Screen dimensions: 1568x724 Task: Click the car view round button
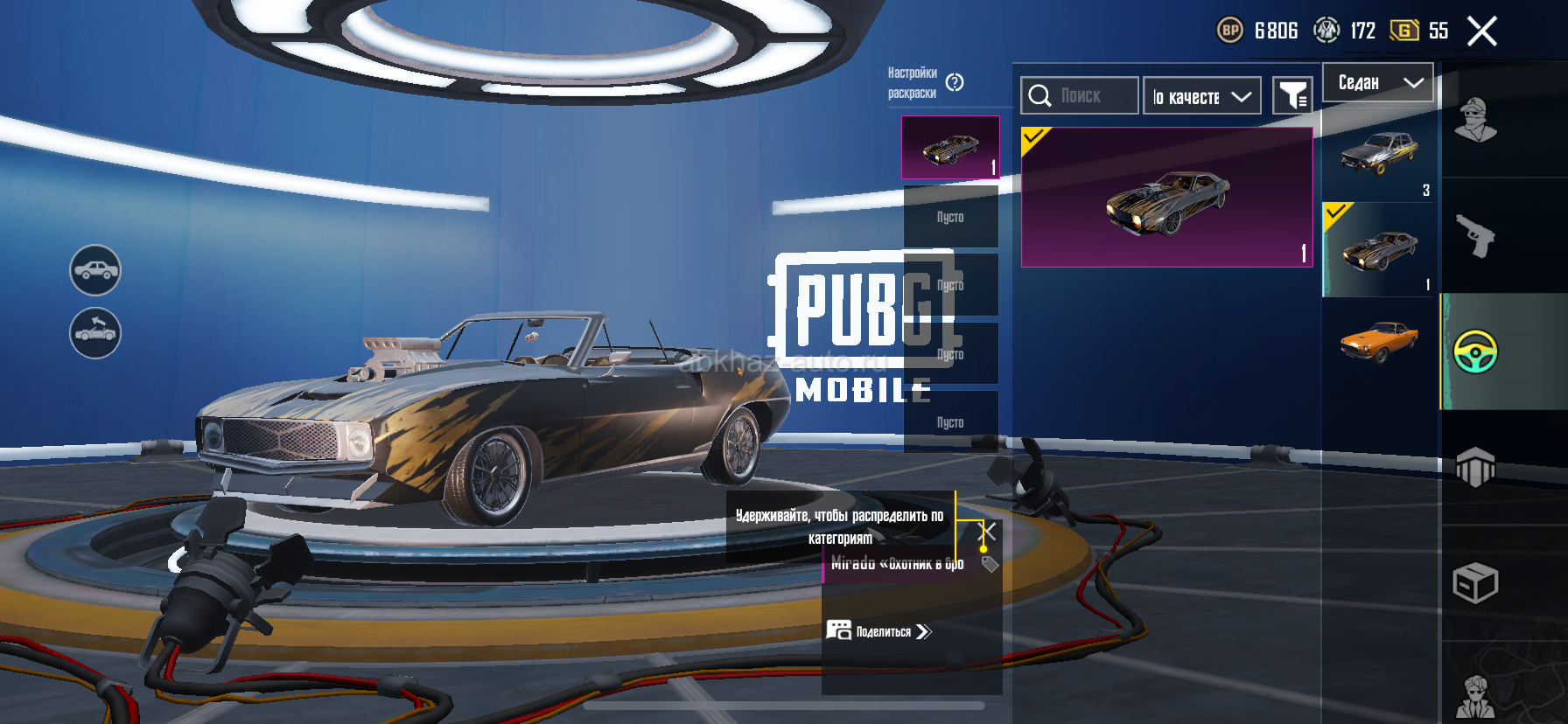[95, 270]
